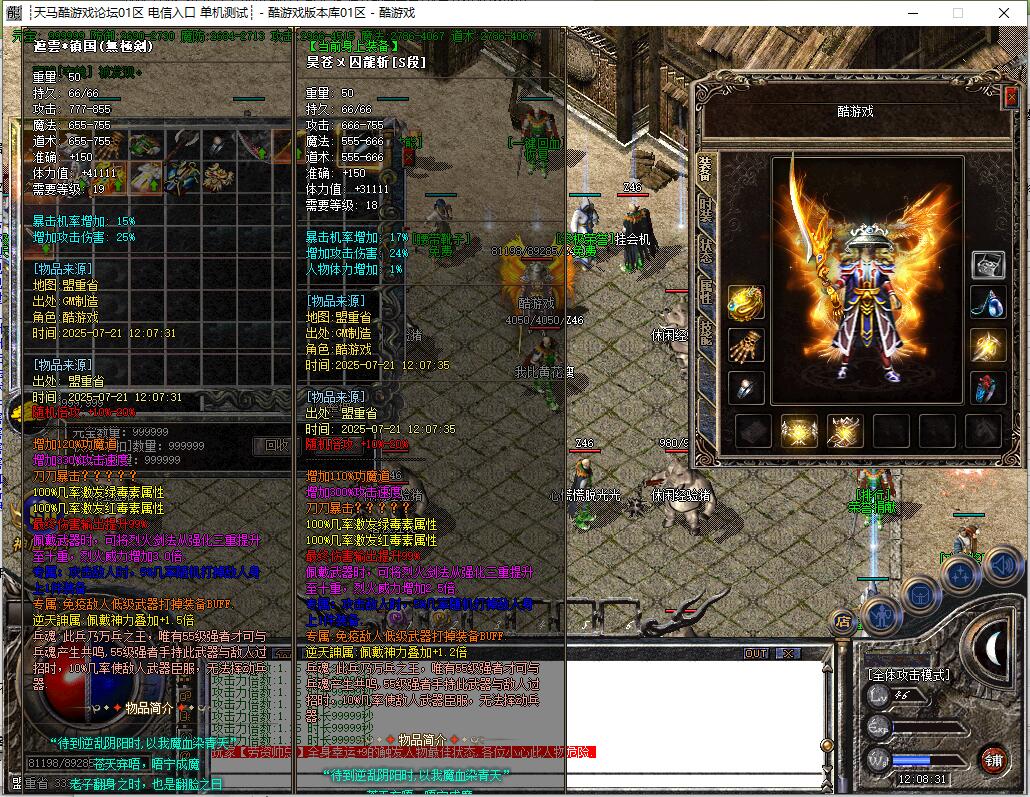Select the blue gem necklace slot

click(988, 303)
